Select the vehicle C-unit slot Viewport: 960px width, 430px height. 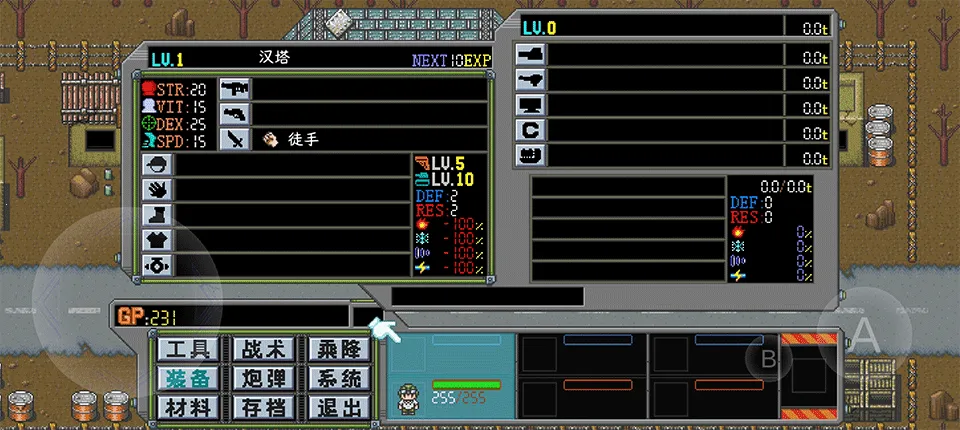click(529, 130)
